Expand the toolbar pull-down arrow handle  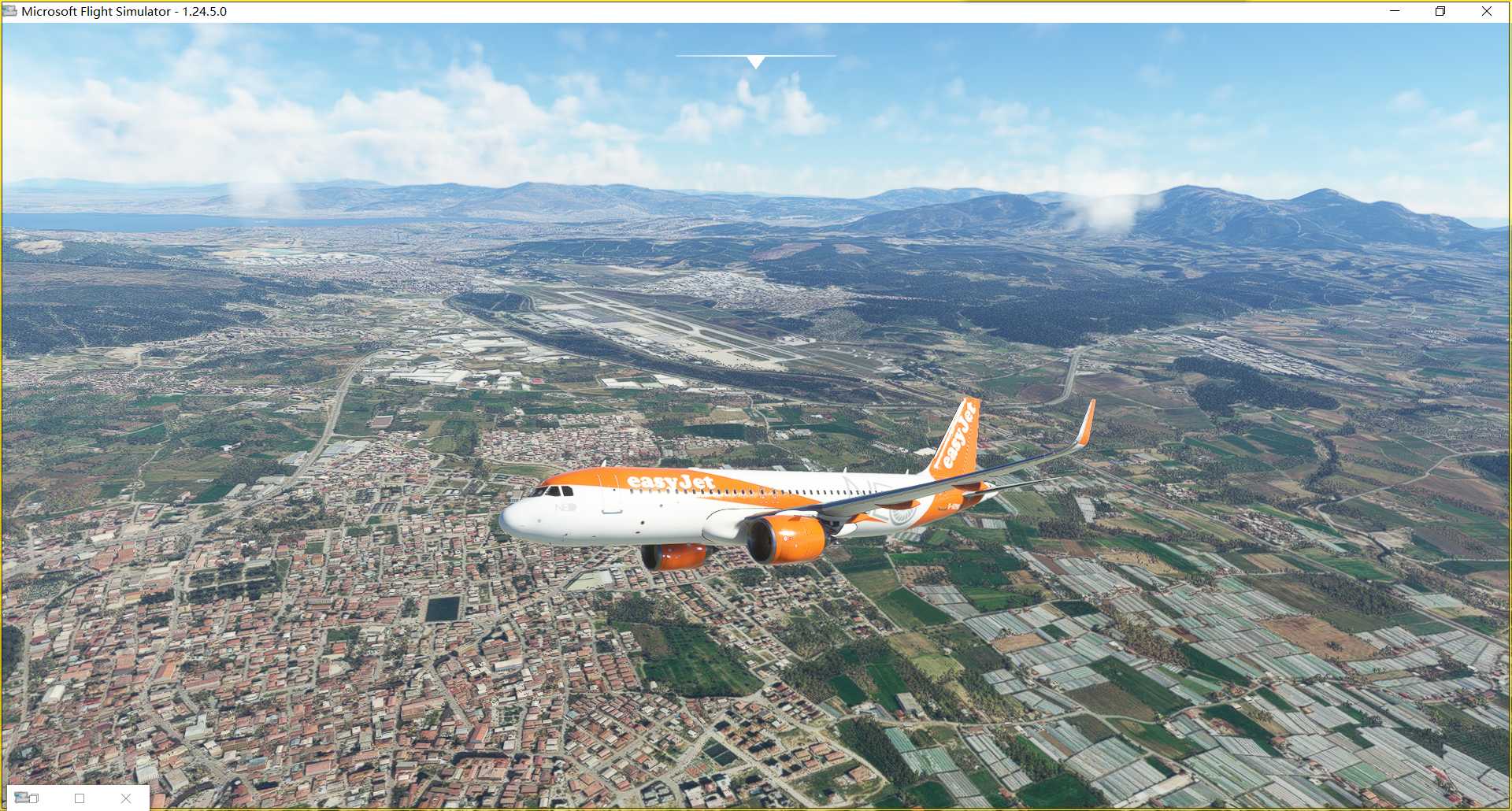pos(755,61)
